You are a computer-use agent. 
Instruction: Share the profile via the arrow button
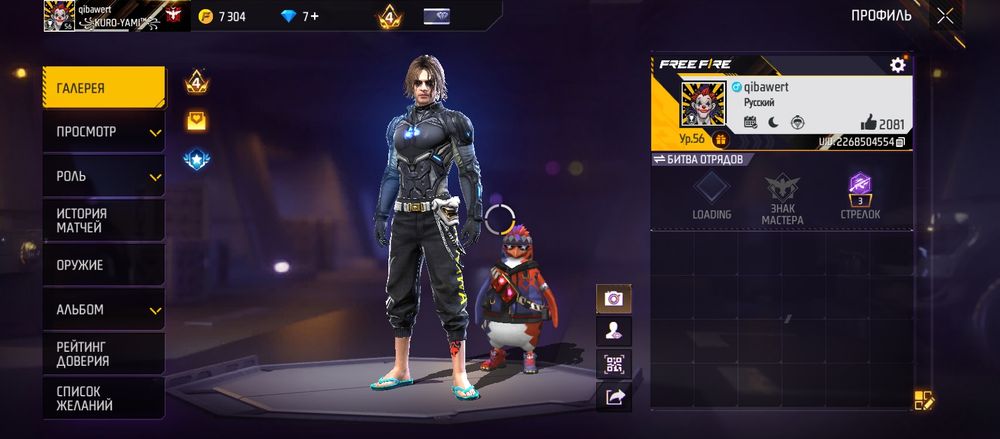613,397
